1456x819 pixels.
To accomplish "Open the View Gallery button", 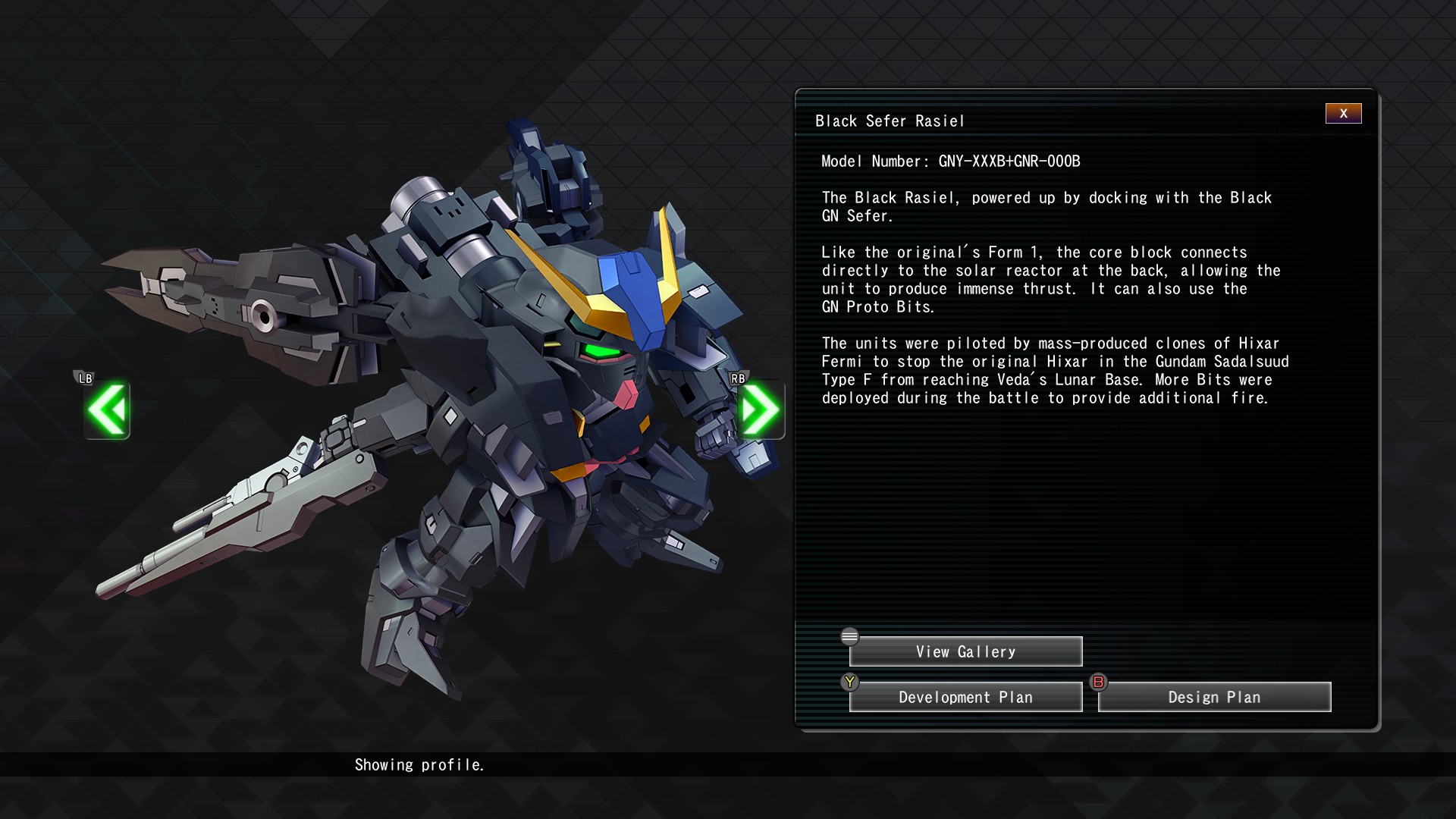I will [x=965, y=652].
